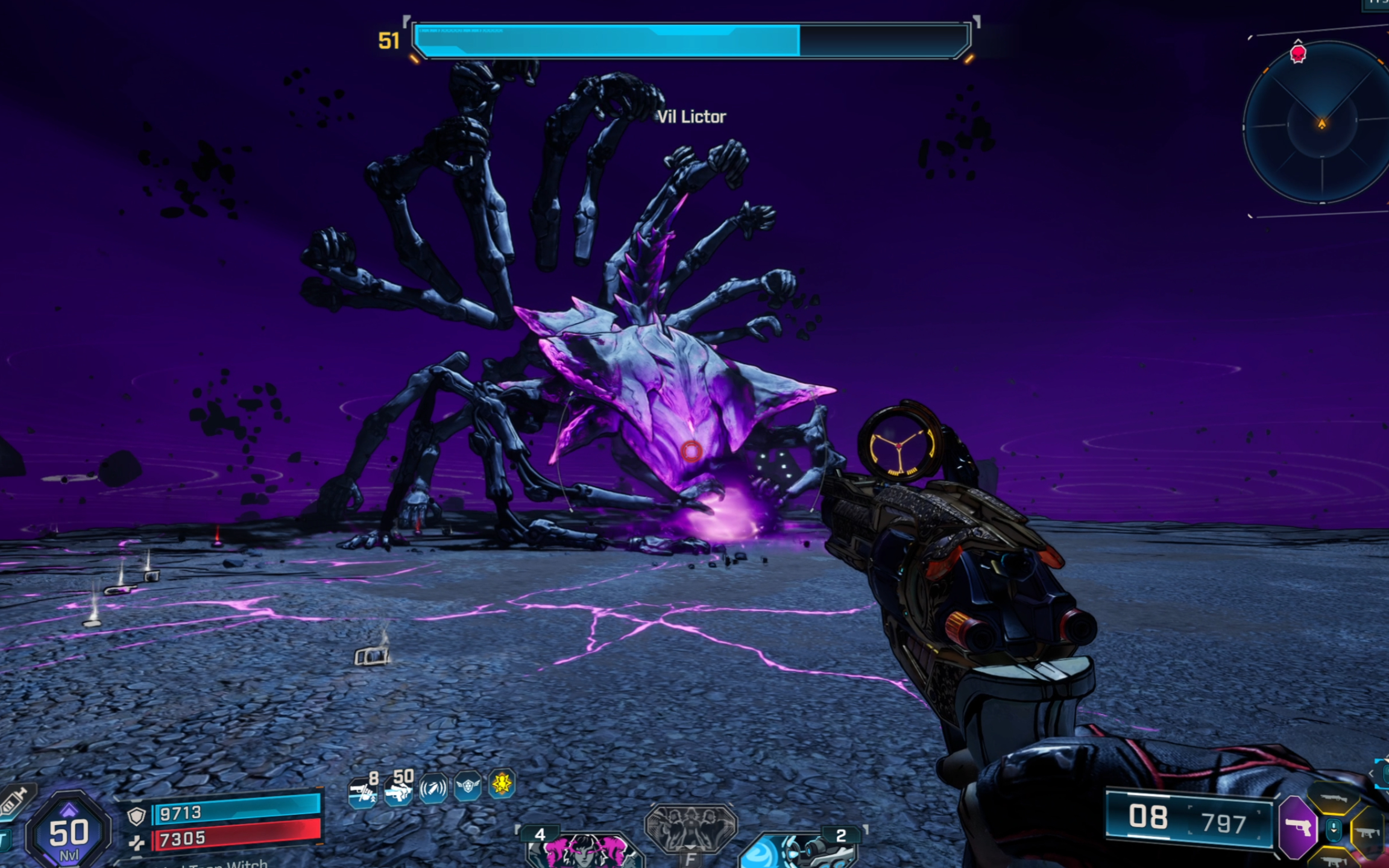Select the red skull boss marker on the radar

tap(1298, 54)
